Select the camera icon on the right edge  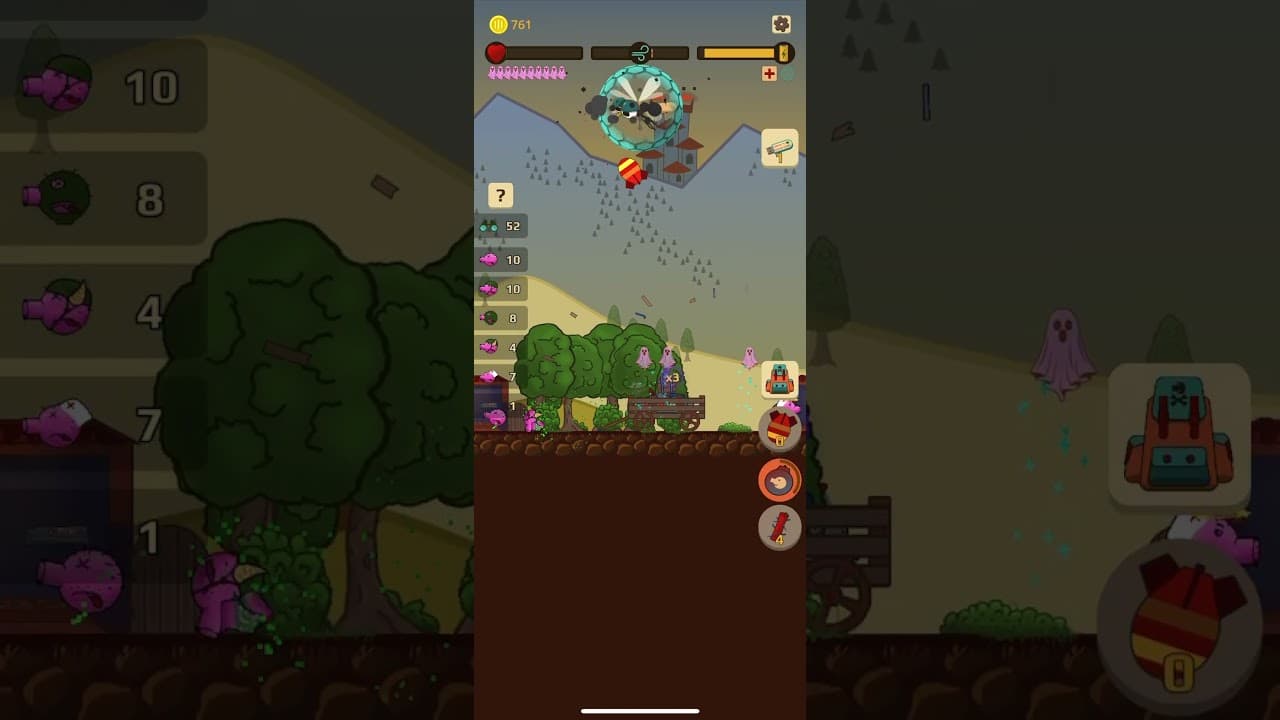click(778, 146)
